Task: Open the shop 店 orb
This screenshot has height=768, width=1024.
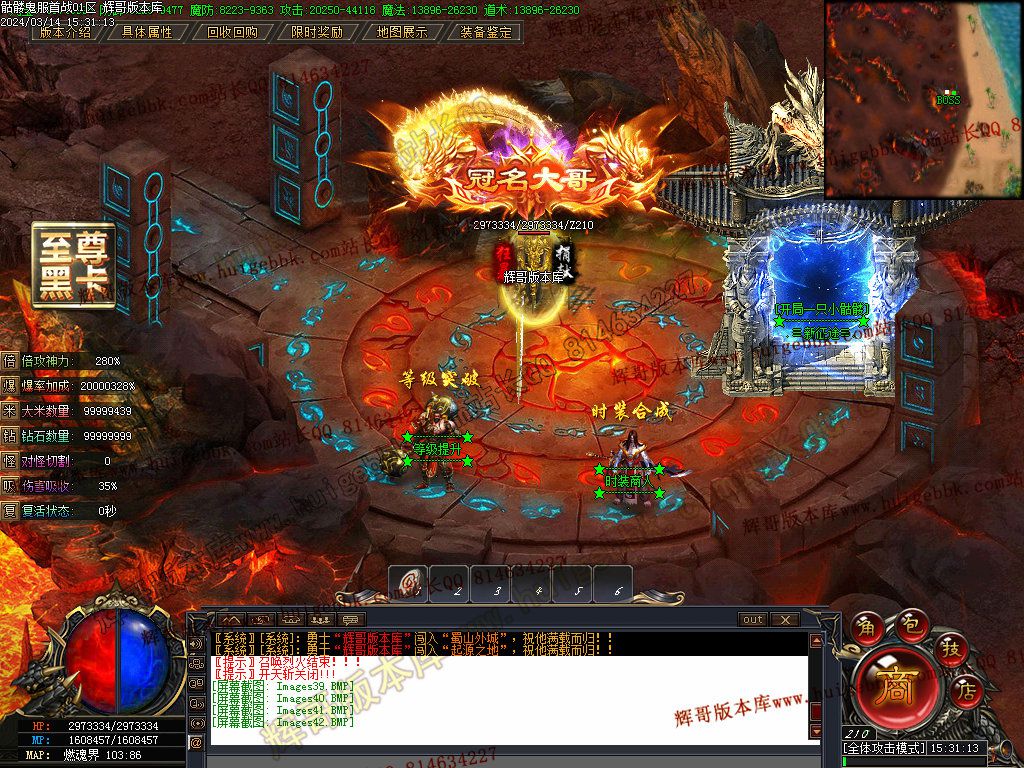Action: pyautogui.click(x=967, y=689)
